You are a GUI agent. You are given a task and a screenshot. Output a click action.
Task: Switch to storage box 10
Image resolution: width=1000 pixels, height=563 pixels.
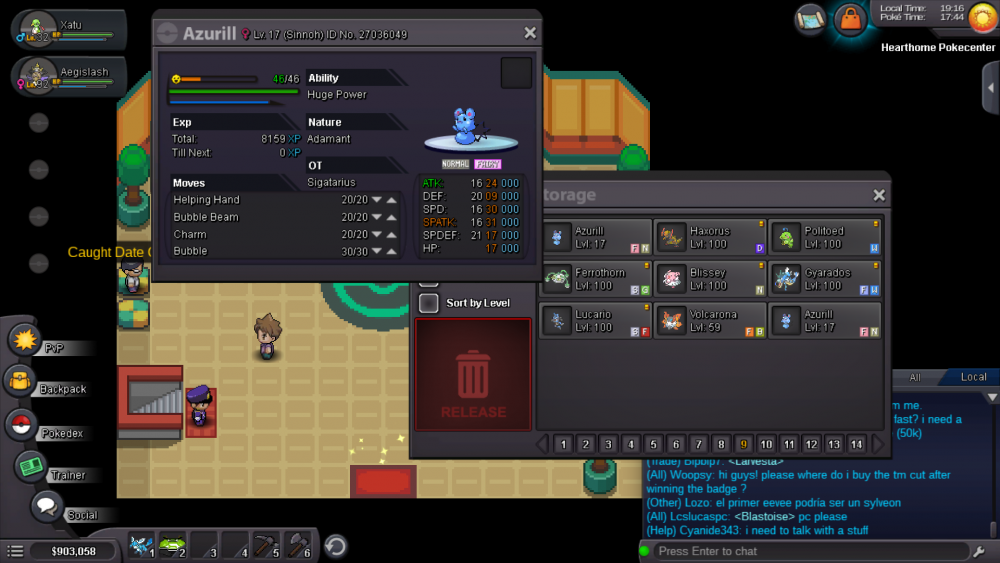(766, 444)
